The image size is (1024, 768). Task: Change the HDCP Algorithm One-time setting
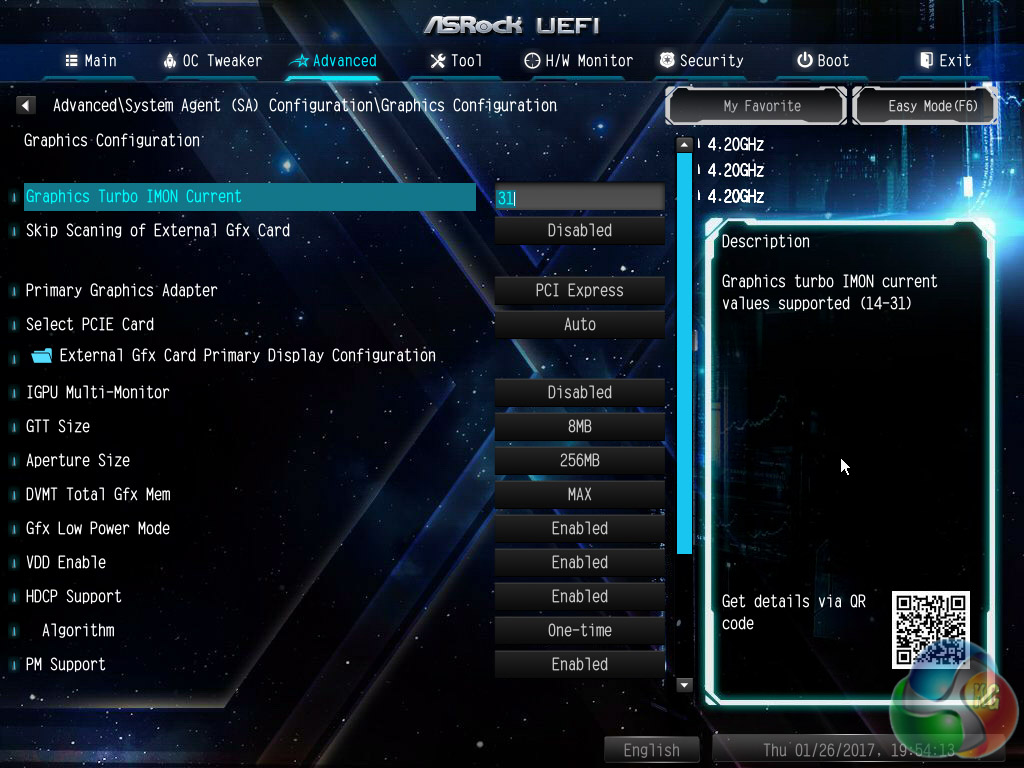pos(580,631)
